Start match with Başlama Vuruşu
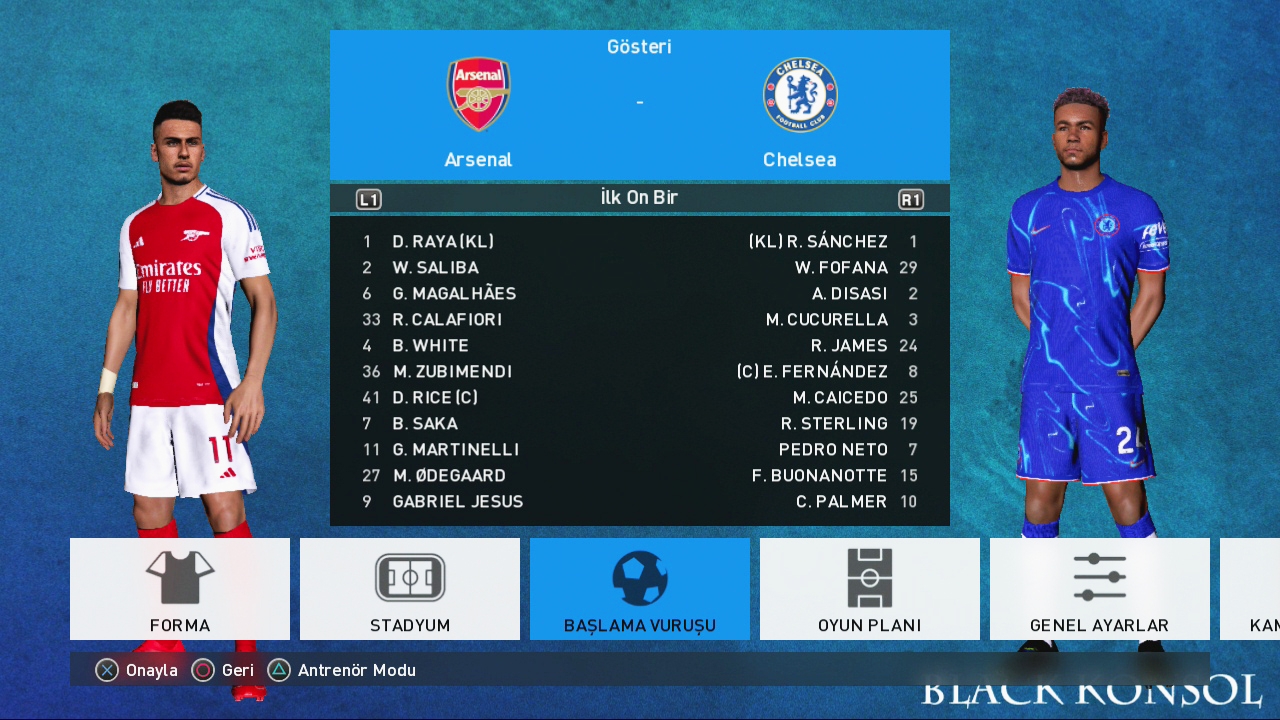1280x720 pixels. click(640, 589)
